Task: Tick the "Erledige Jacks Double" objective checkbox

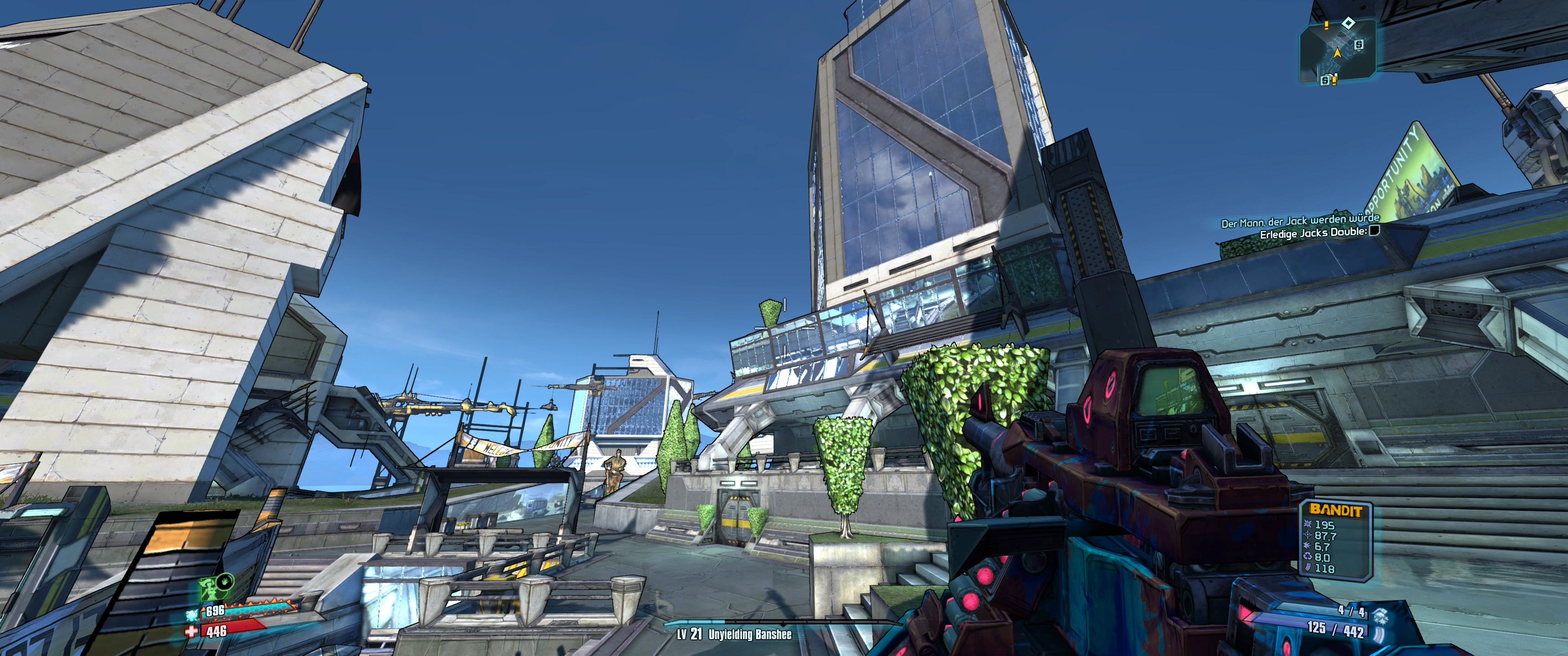Action: click(1374, 231)
